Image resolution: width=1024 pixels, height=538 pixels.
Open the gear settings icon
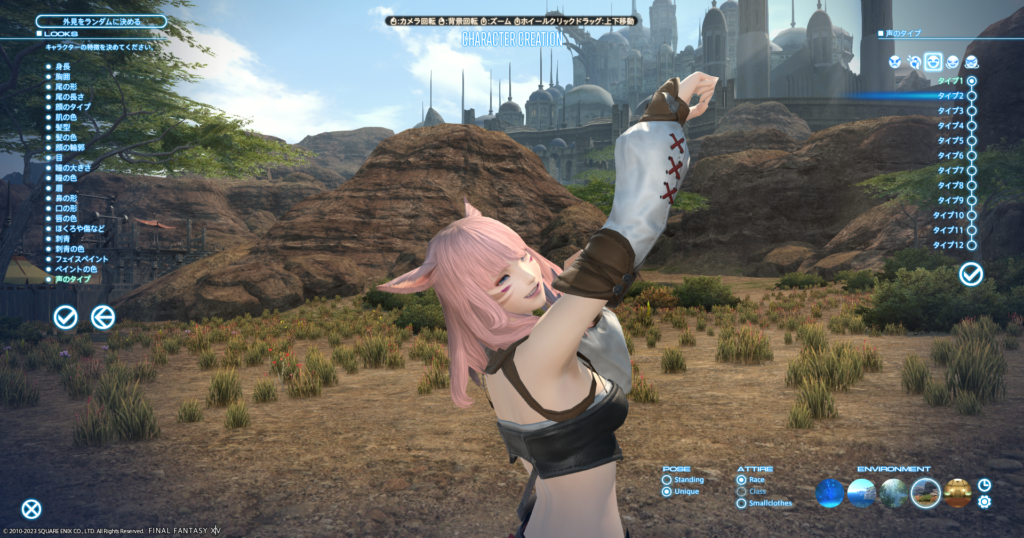pos(984,501)
